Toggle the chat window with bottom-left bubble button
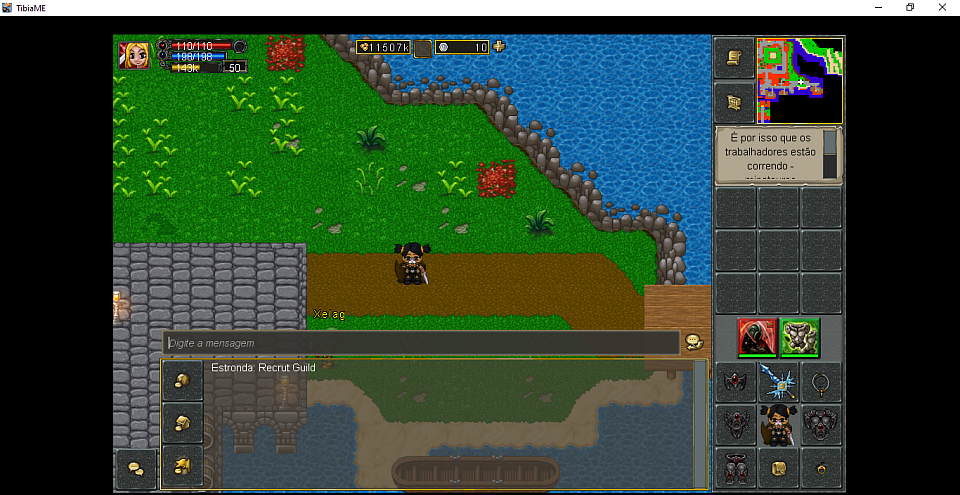960x495 pixels. click(135, 468)
